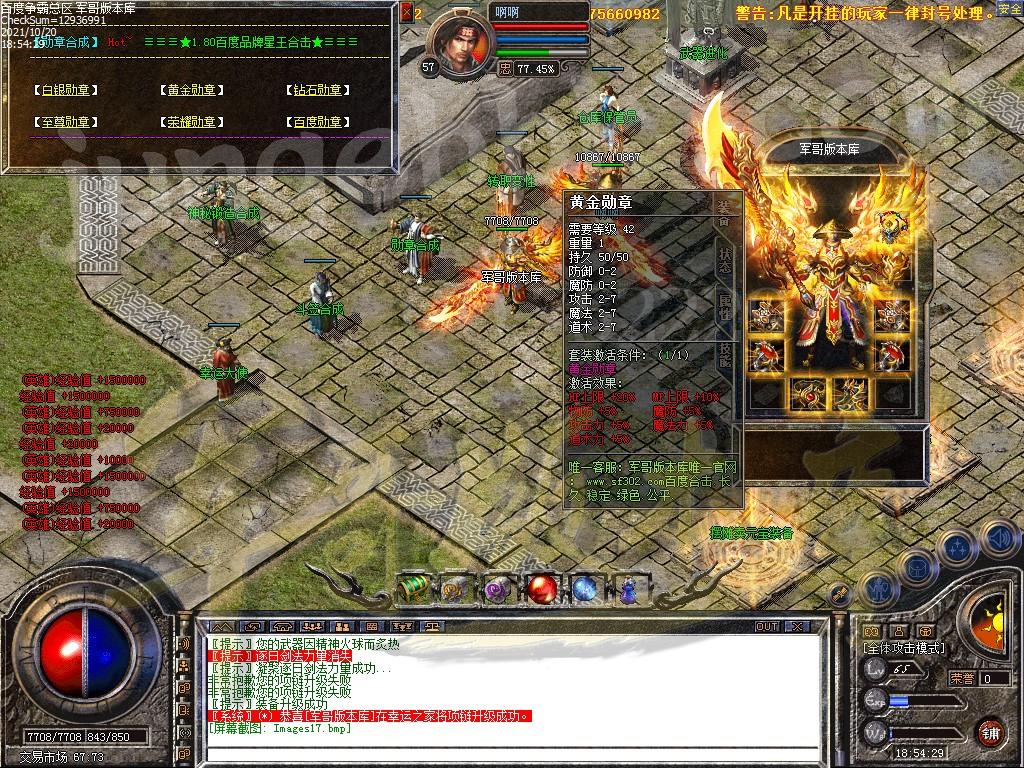The image size is (1024, 768).
Task: Use the blue orb potion in hotbar
Action: pos(585,590)
